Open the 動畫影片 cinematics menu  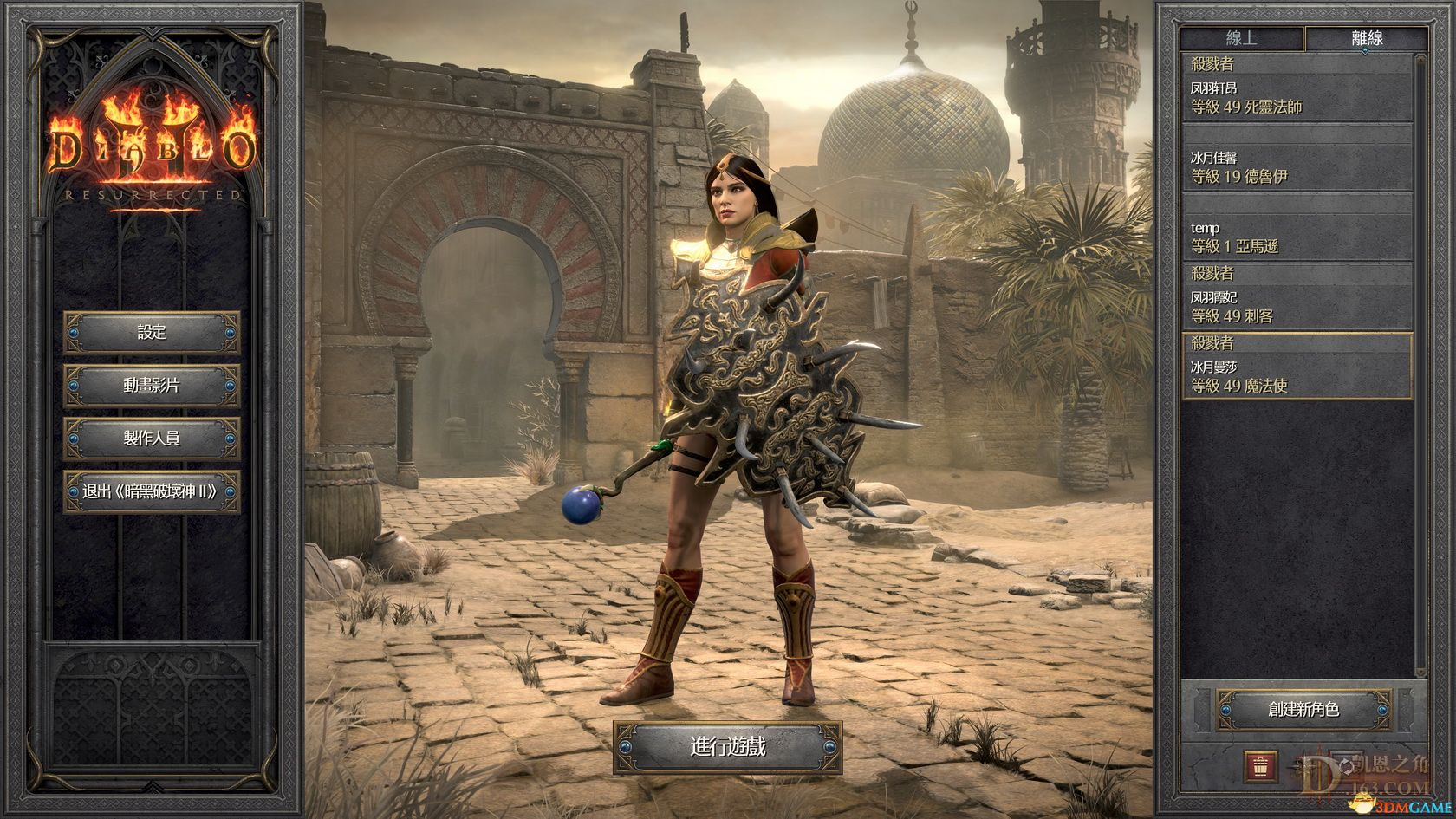tap(152, 386)
